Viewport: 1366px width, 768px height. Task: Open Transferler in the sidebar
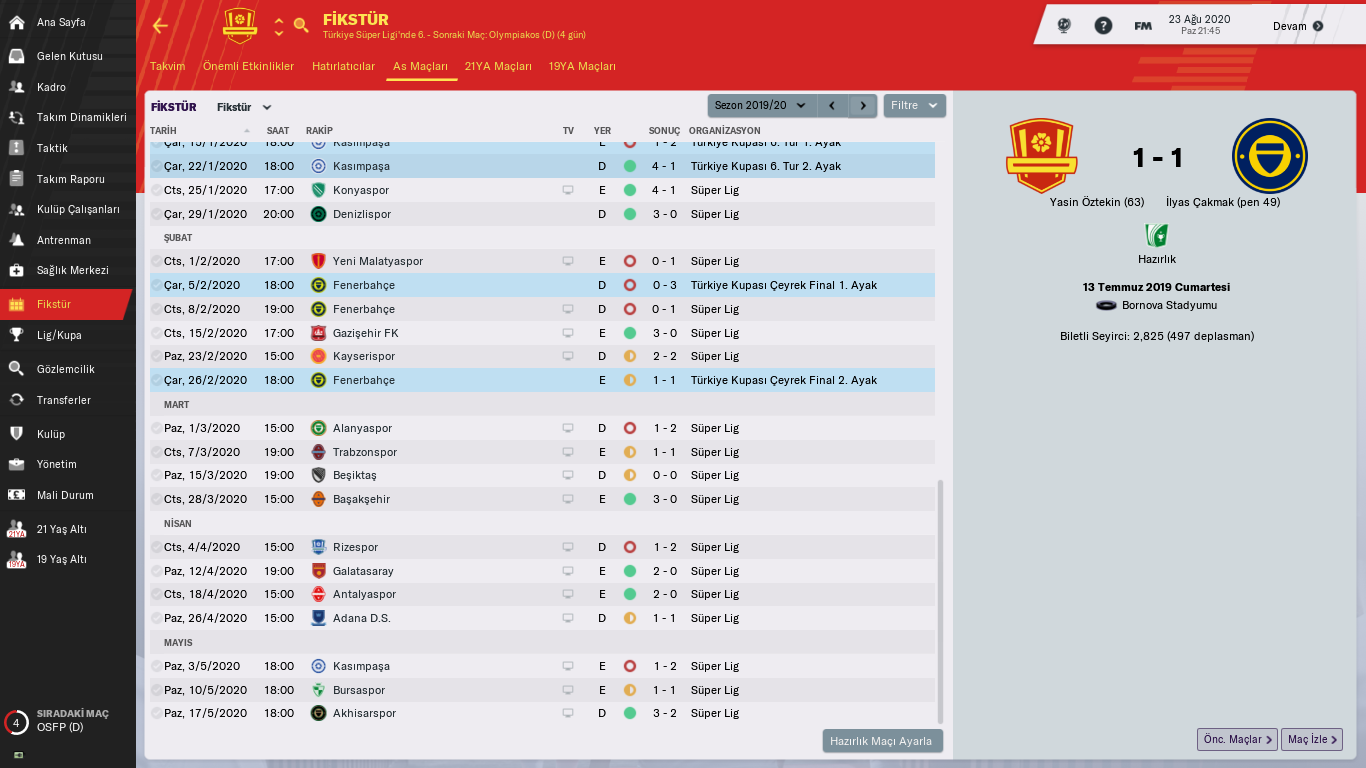[63, 400]
